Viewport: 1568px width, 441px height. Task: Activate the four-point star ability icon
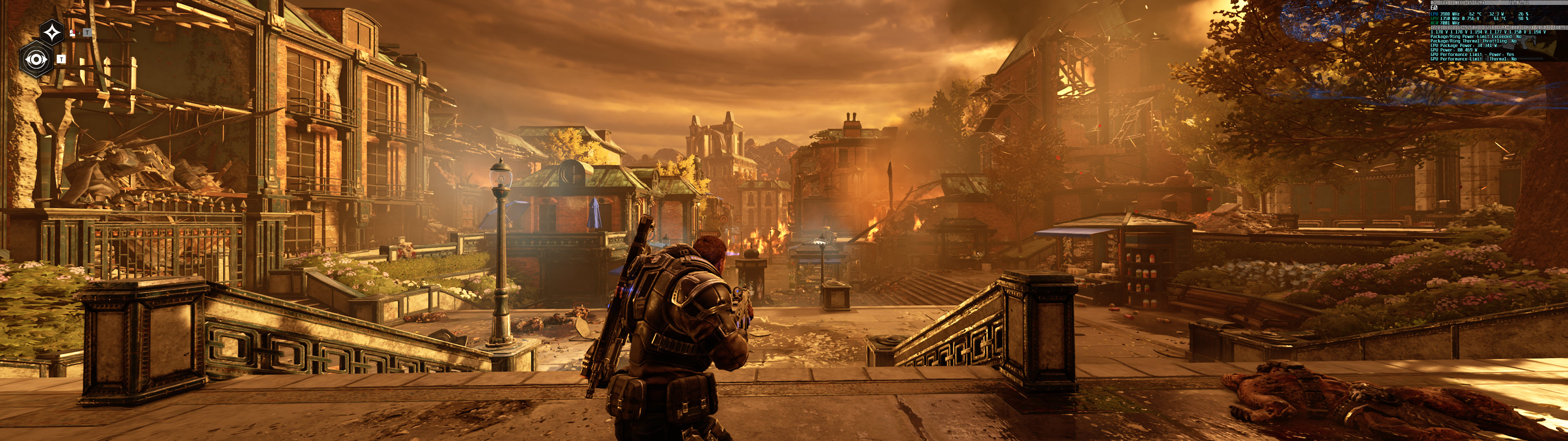click(x=52, y=32)
